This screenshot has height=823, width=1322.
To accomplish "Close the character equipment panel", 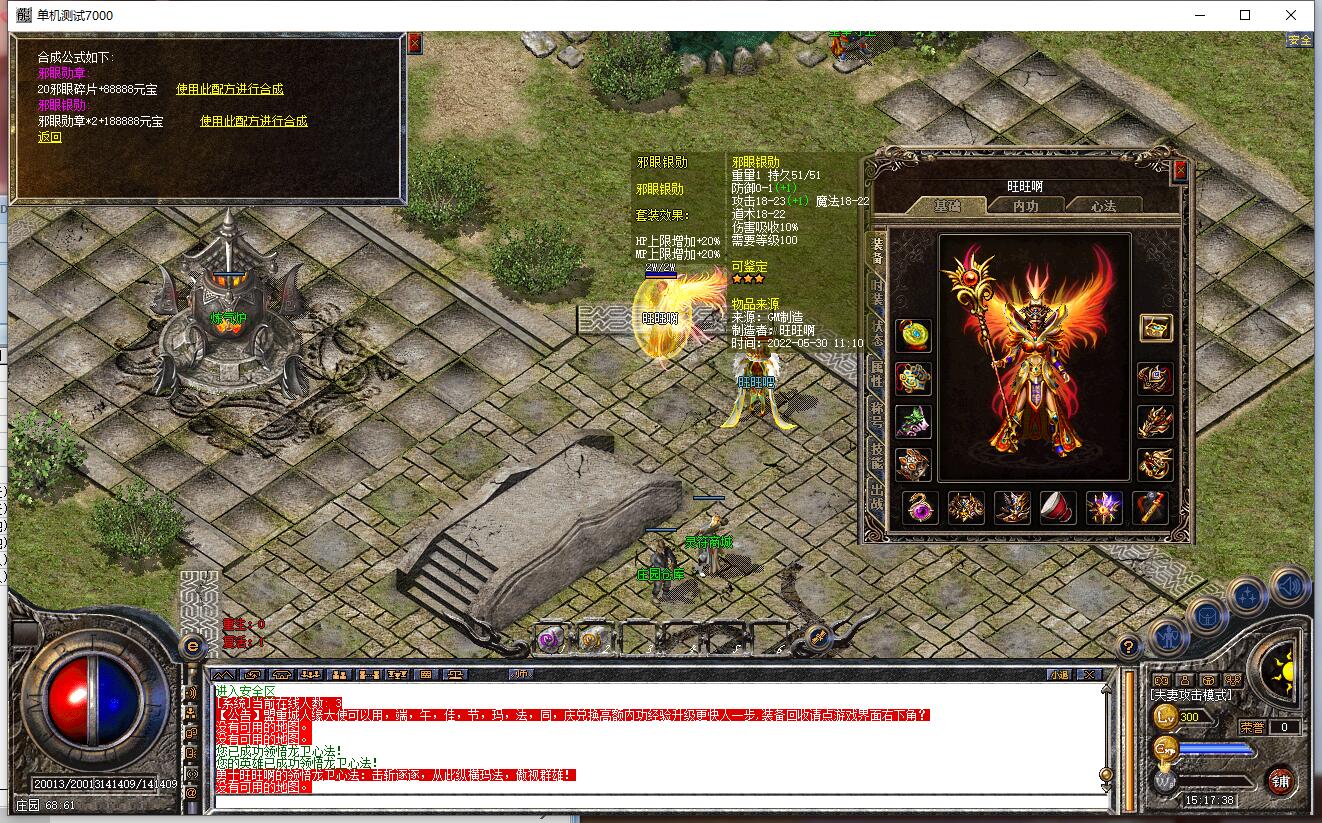I will (x=1180, y=171).
